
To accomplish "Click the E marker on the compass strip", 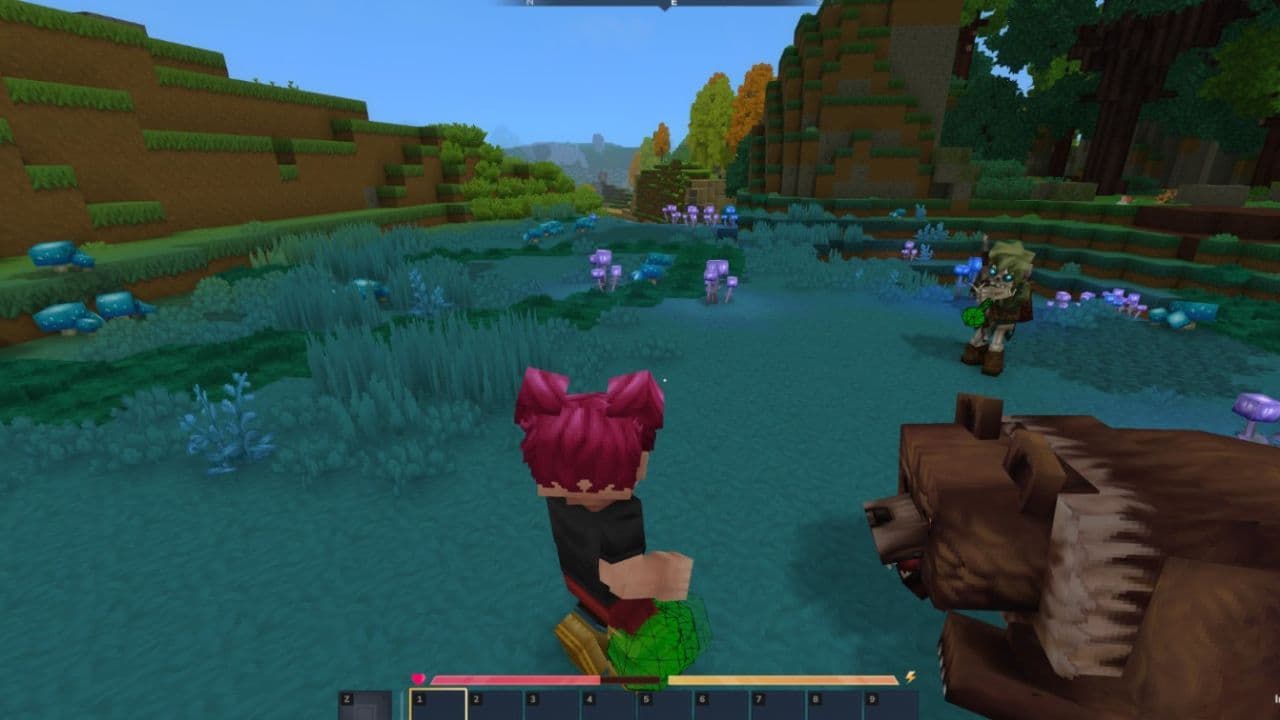I will click(673, 4).
